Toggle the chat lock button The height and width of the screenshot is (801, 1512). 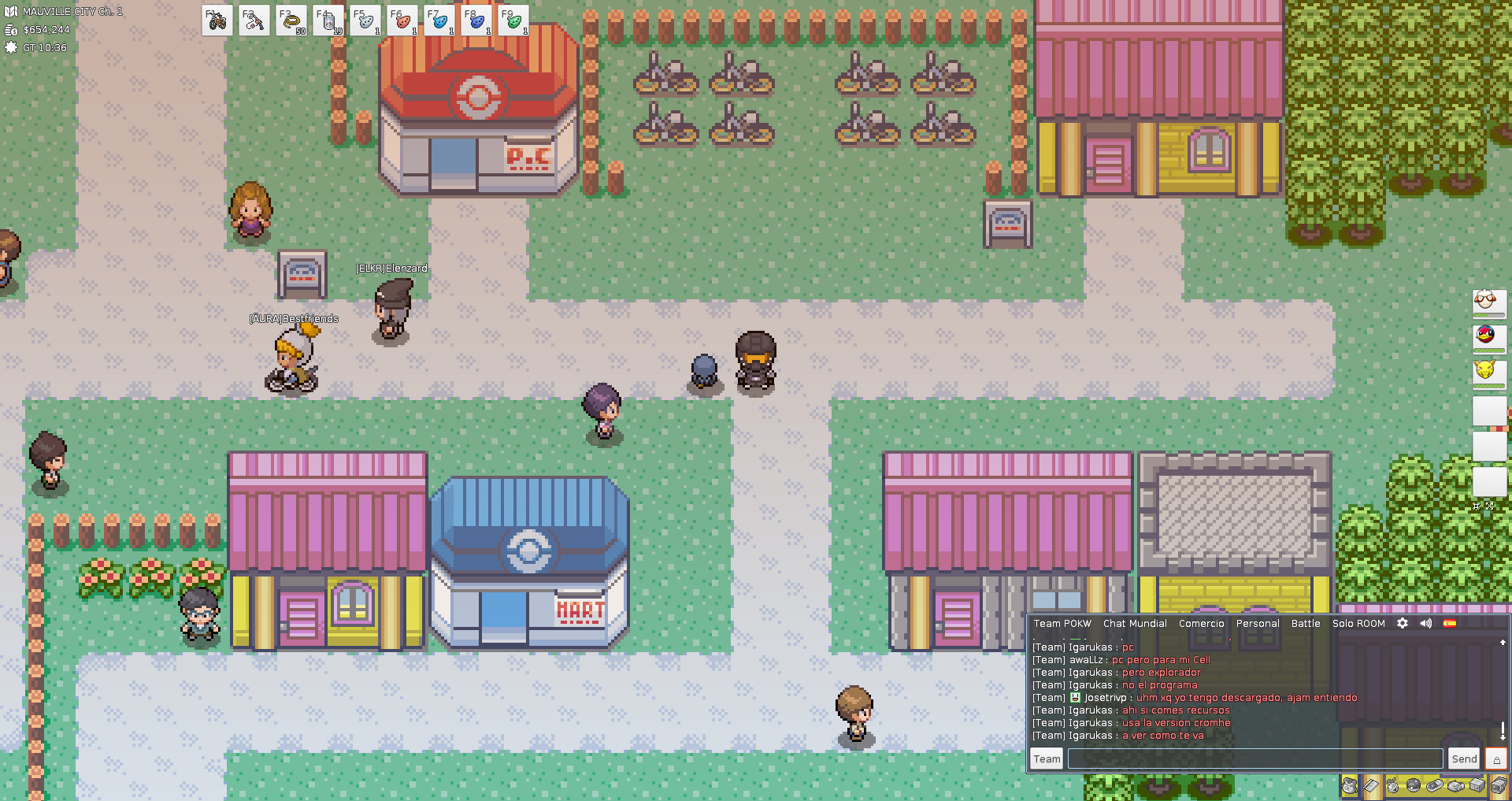(1496, 759)
